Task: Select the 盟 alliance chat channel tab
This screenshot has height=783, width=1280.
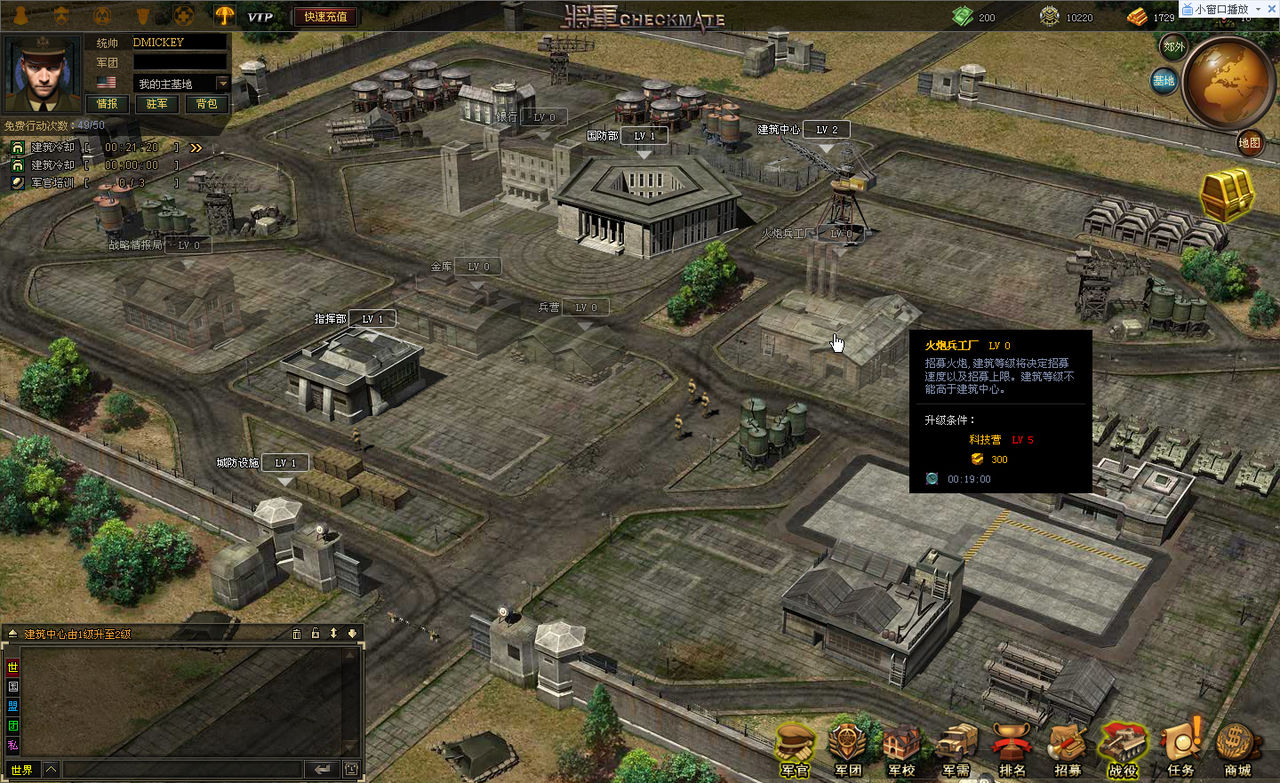Action: pos(13,706)
